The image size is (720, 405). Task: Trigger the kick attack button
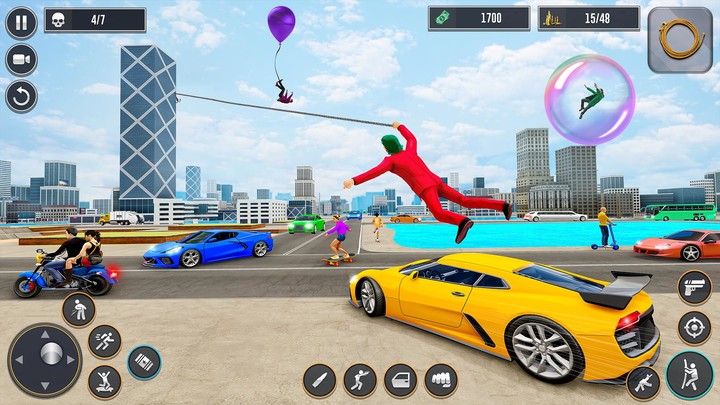(x=643, y=383)
